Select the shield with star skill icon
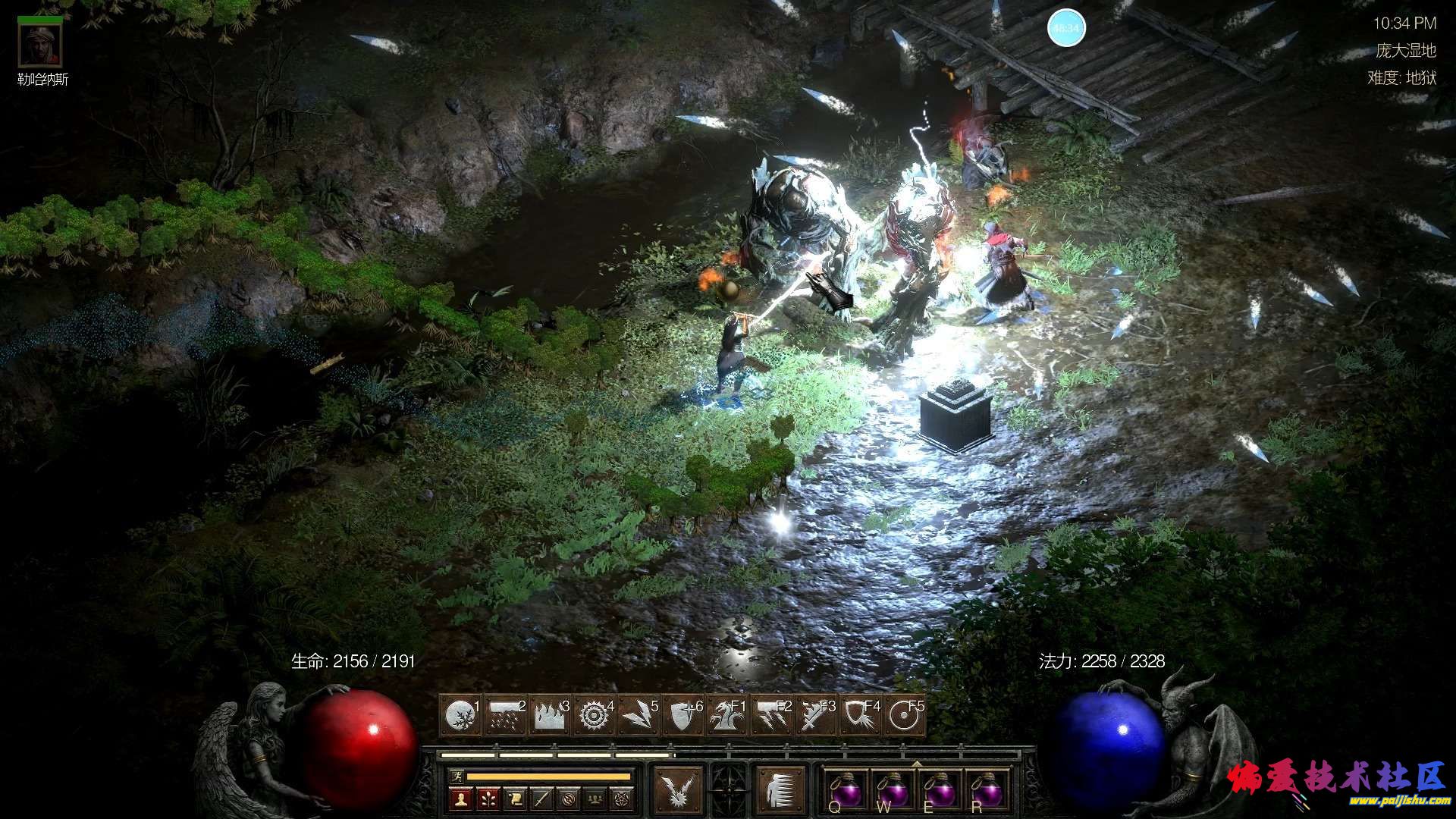The height and width of the screenshot is (819, 1456). tap(682, 715)
